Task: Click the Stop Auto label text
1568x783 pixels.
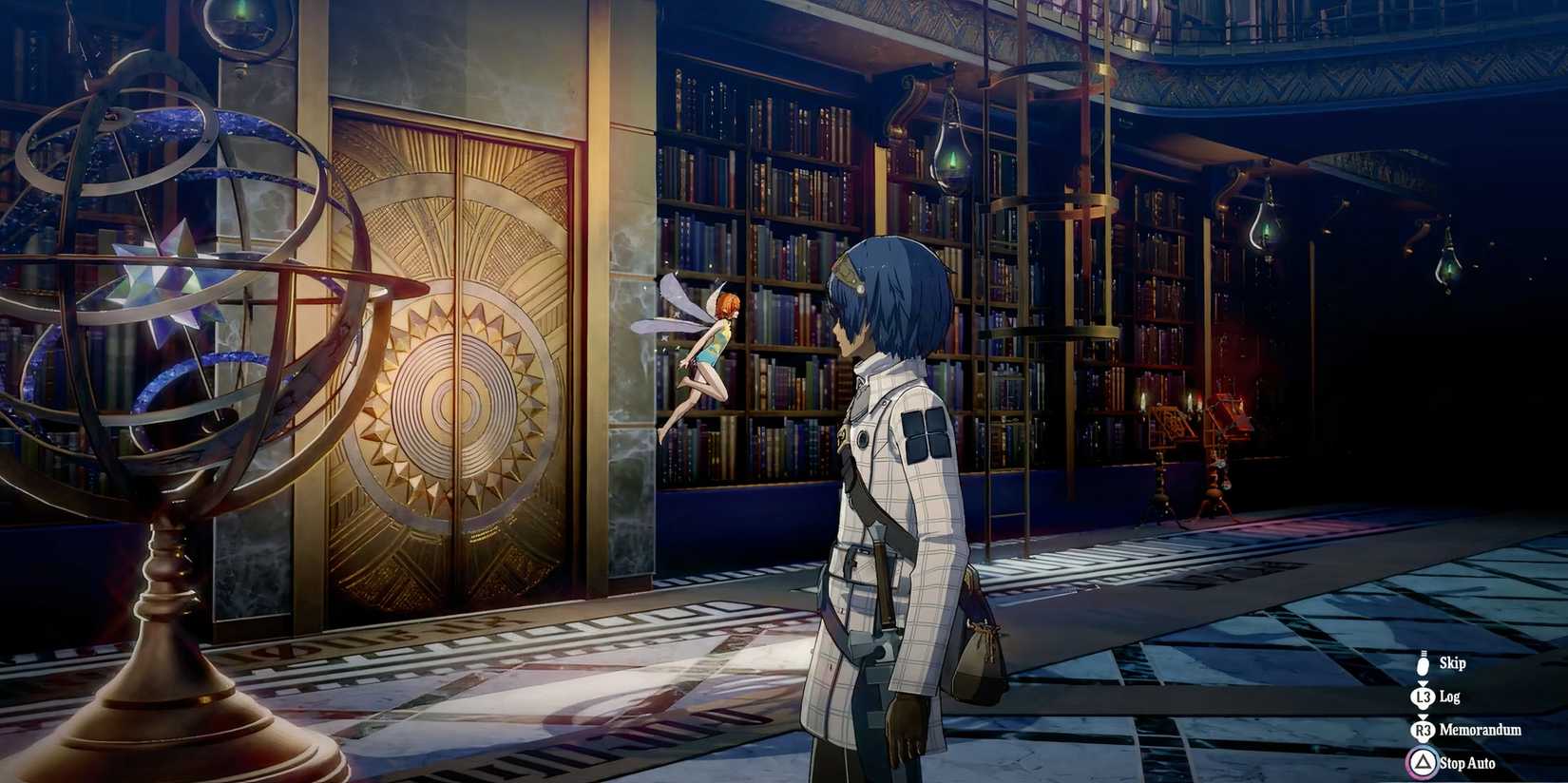Action: pyautogui.click(x=1469, y=762)
